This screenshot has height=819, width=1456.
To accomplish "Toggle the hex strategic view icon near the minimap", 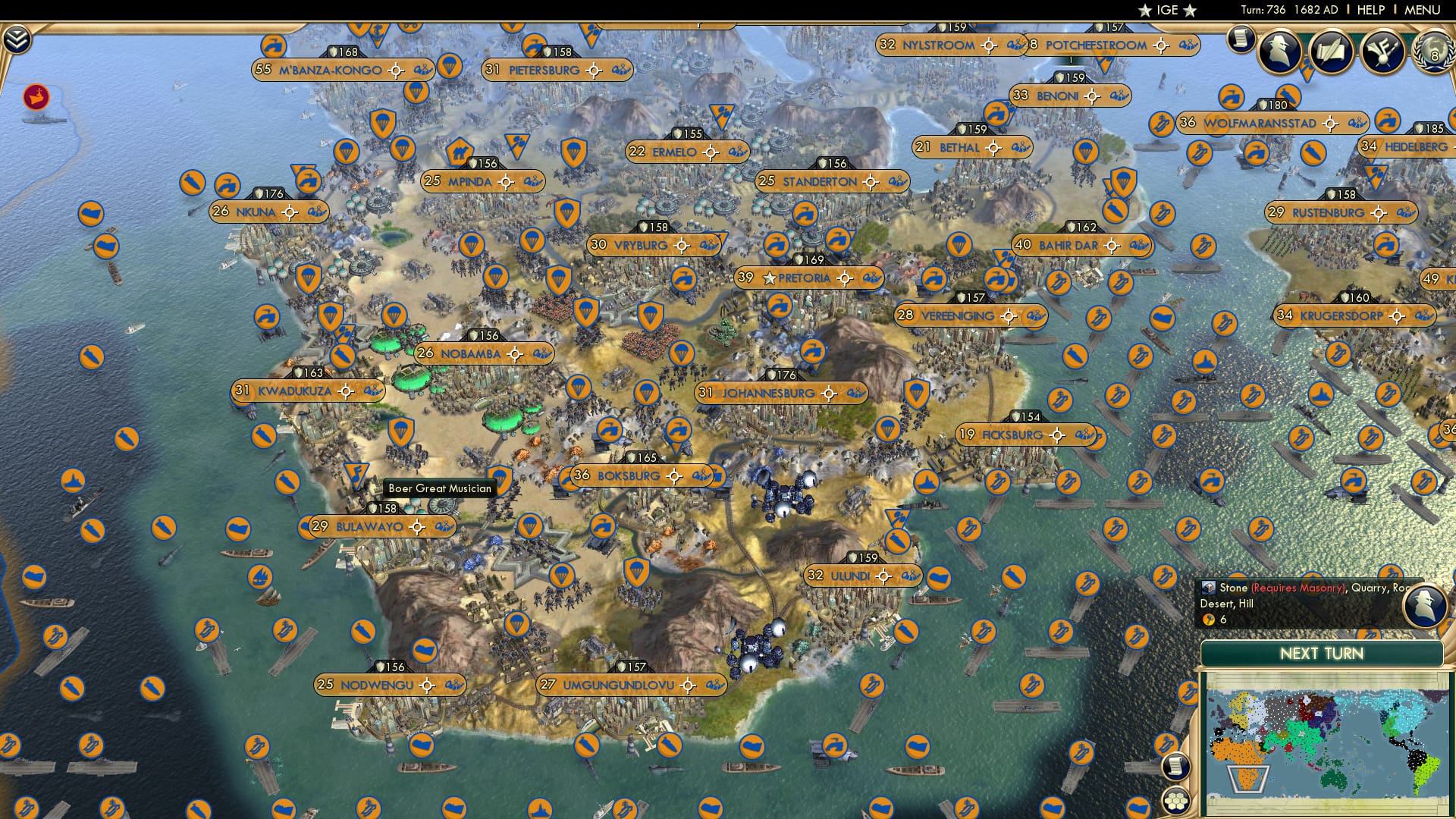I will [1175, 802].
